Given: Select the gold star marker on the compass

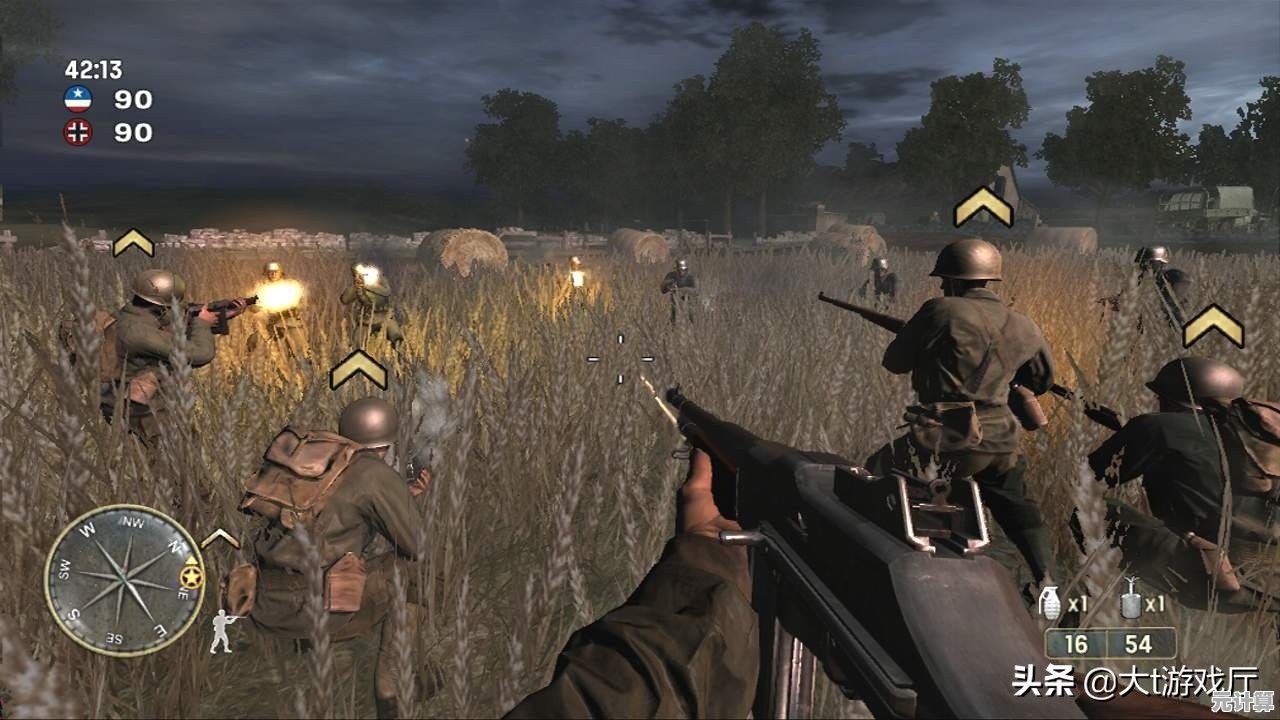Looking at the screenshot, I should coord(190,577).
